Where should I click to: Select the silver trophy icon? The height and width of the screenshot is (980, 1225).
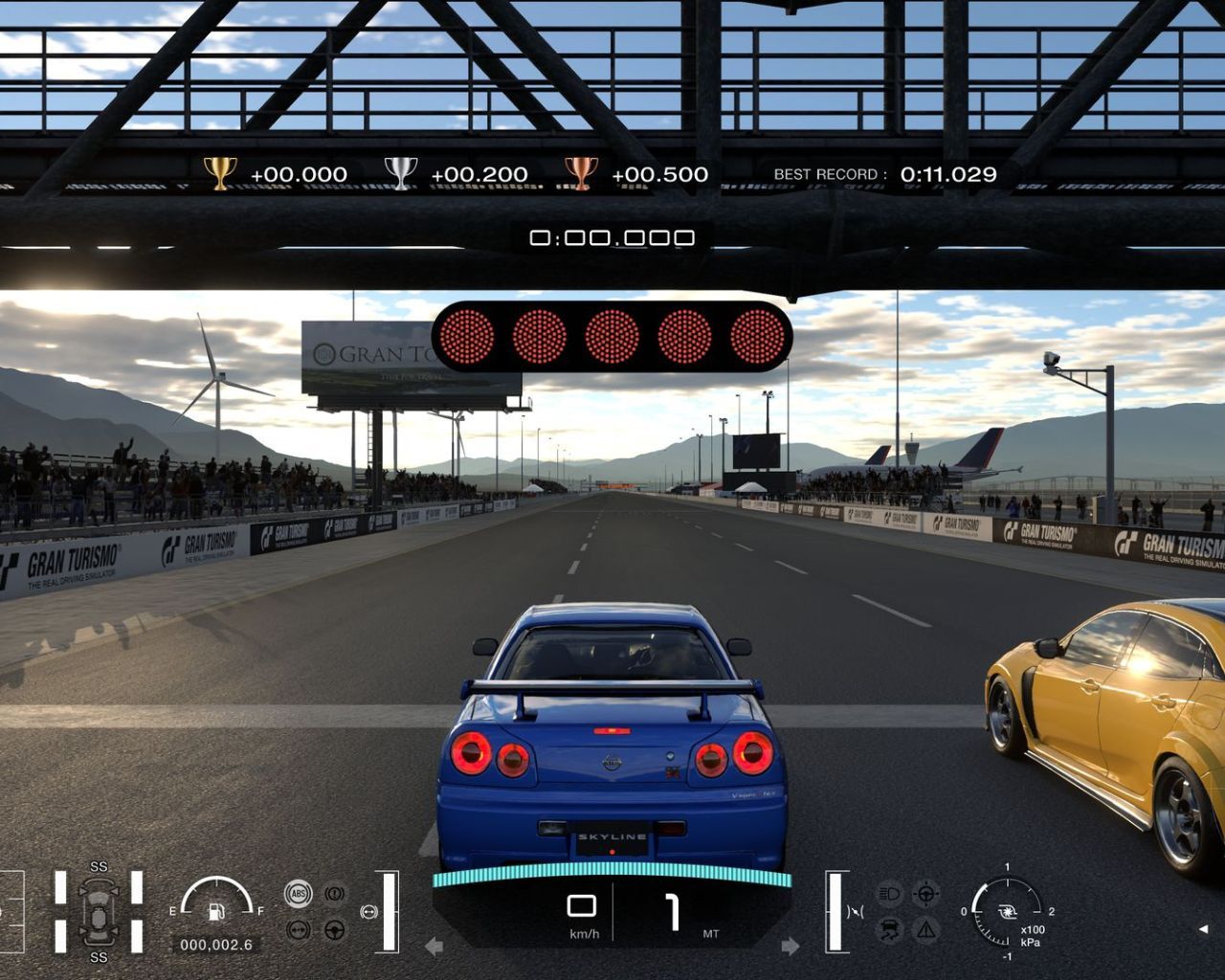(x=401, y=174)
